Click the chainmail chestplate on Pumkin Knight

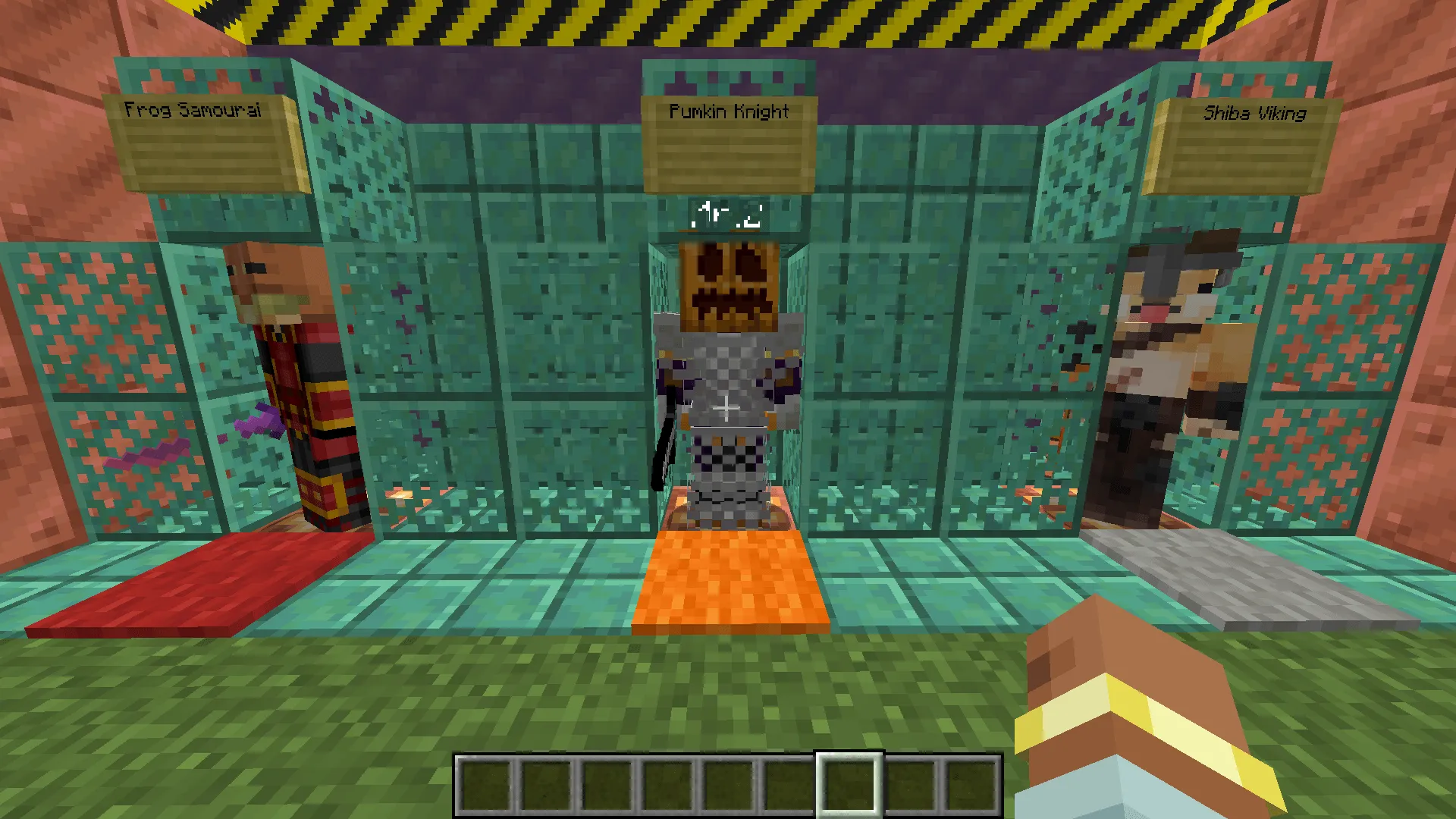pos(728,372)
